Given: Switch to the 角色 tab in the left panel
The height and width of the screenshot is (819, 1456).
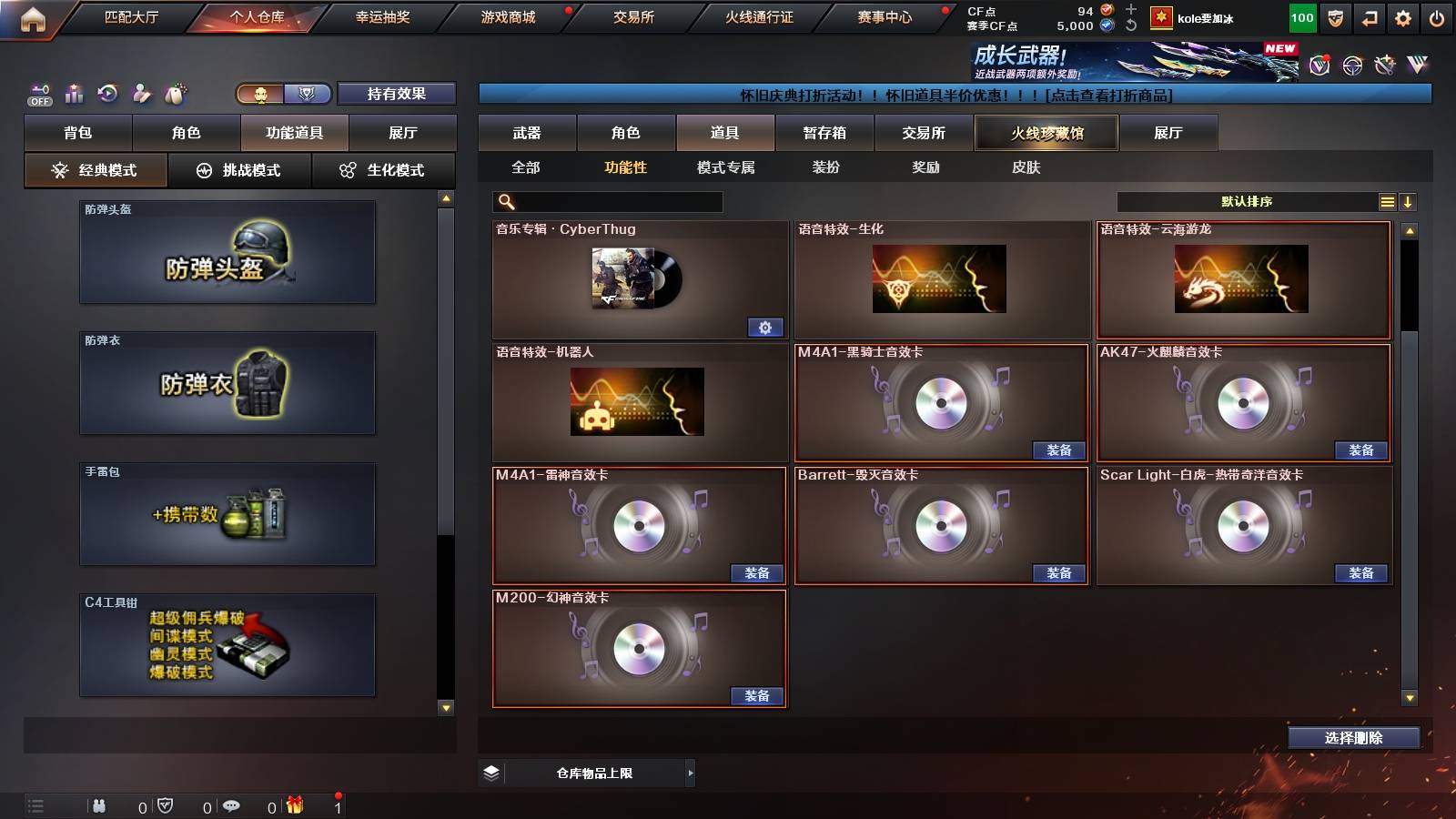Looking at the screenshot, I should [188, 133].
